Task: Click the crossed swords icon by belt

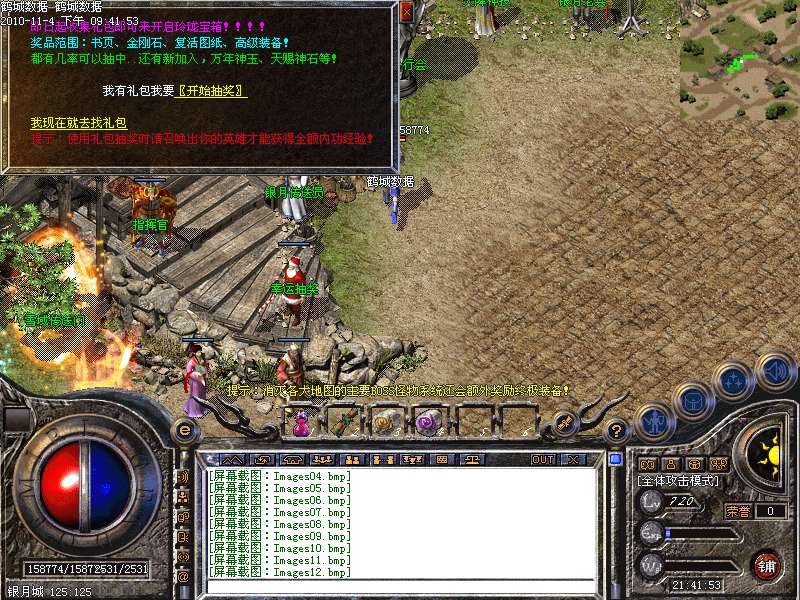Action: click(564, 422)
